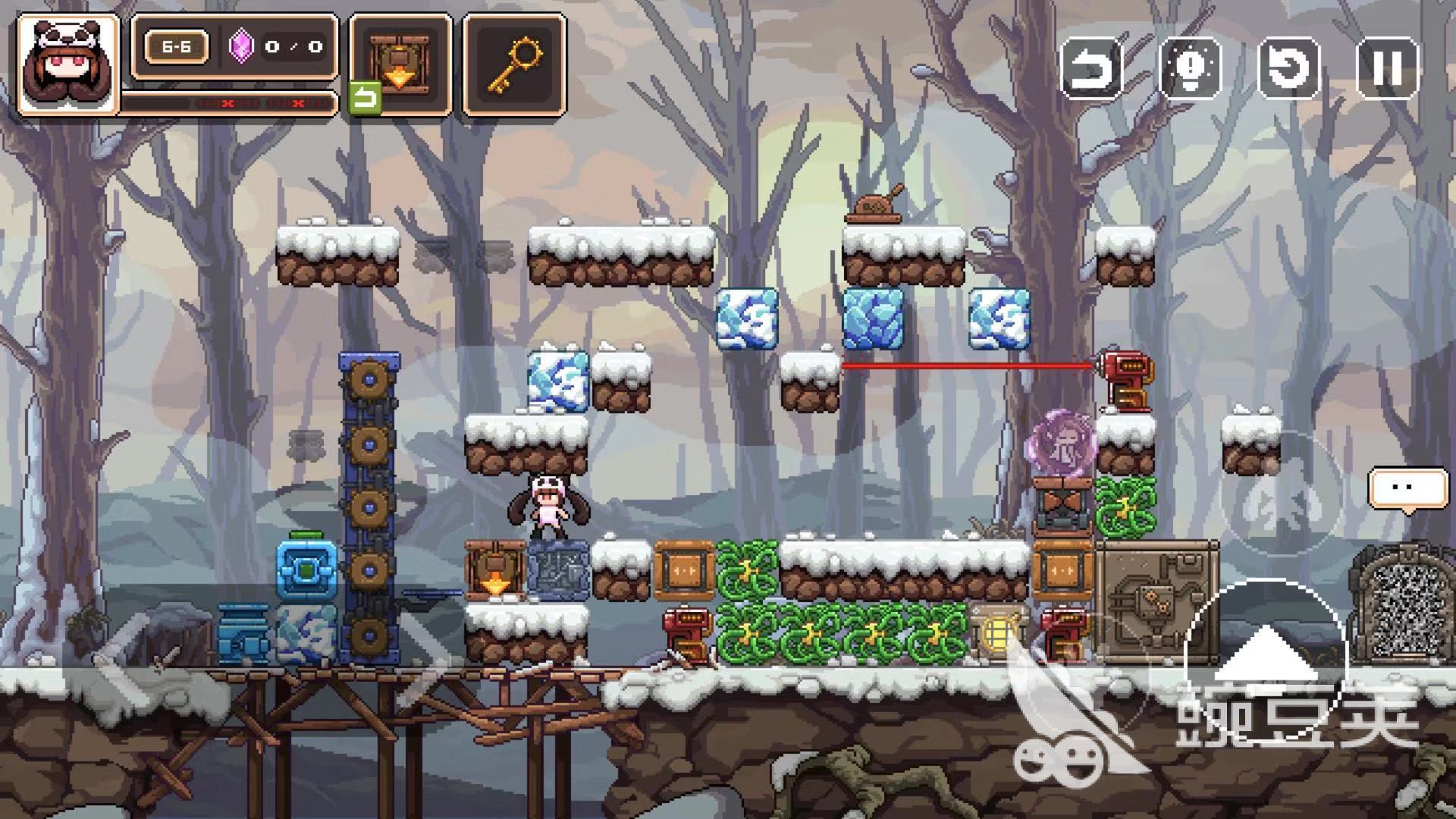Show a hint with the lightbulb button

pyautogui.click(x=1190, y=68)
